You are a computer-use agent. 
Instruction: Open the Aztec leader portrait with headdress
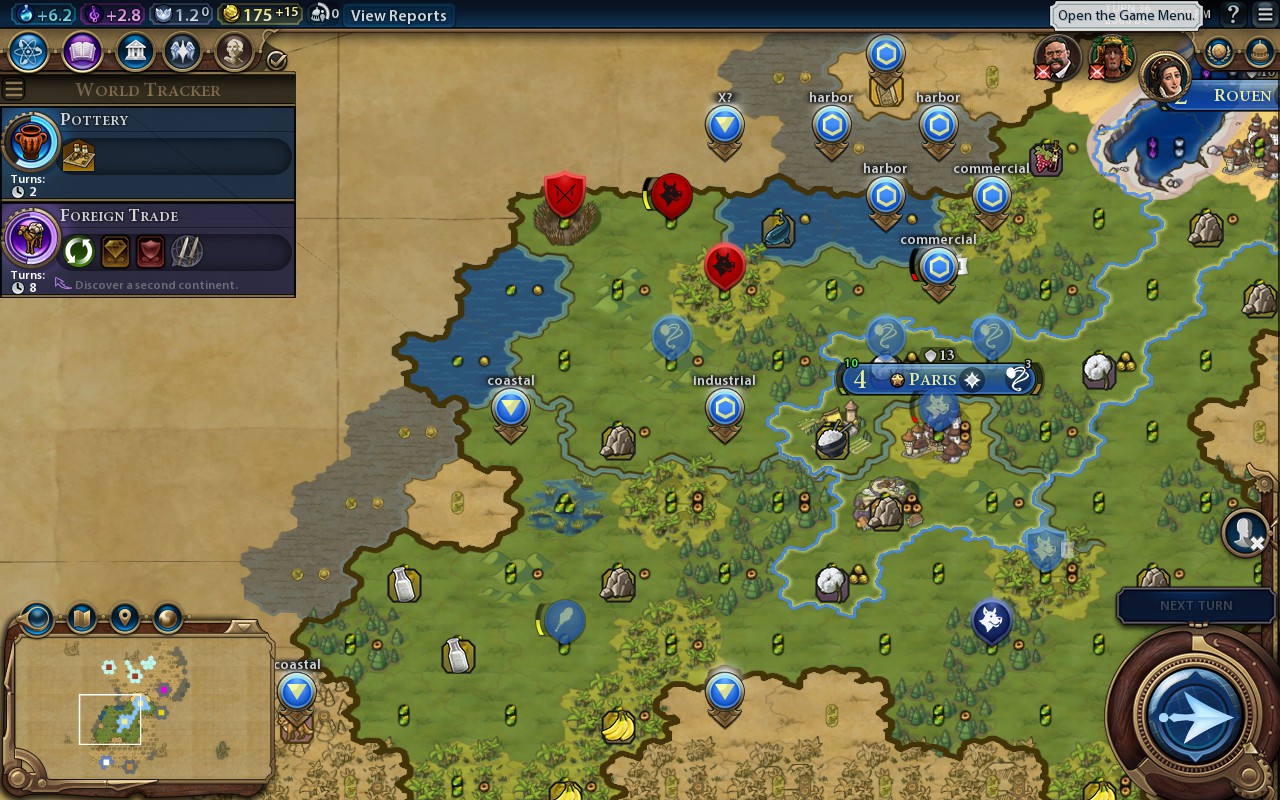click(1109, 57)
